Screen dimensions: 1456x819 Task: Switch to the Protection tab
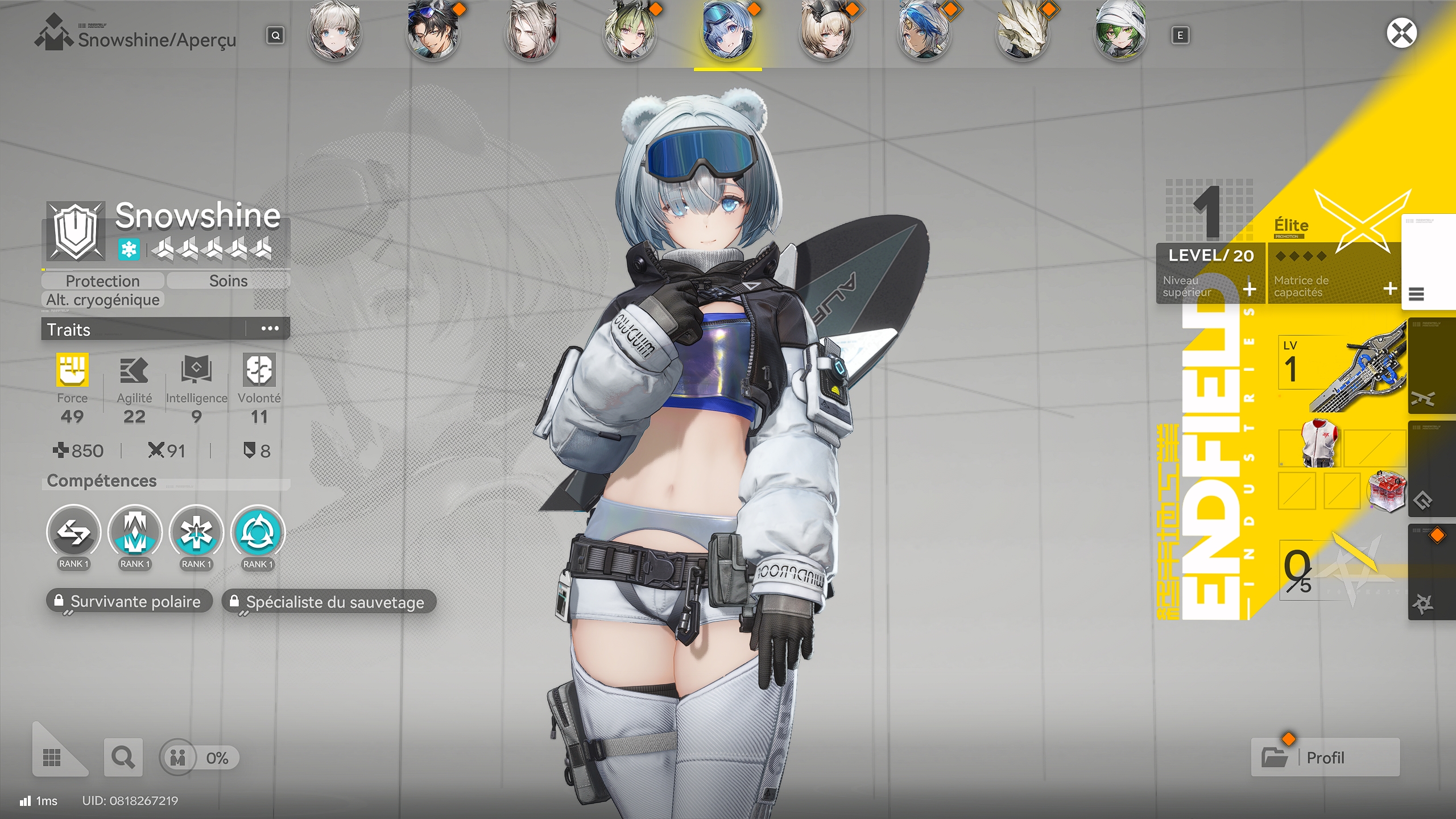point(102,280)
